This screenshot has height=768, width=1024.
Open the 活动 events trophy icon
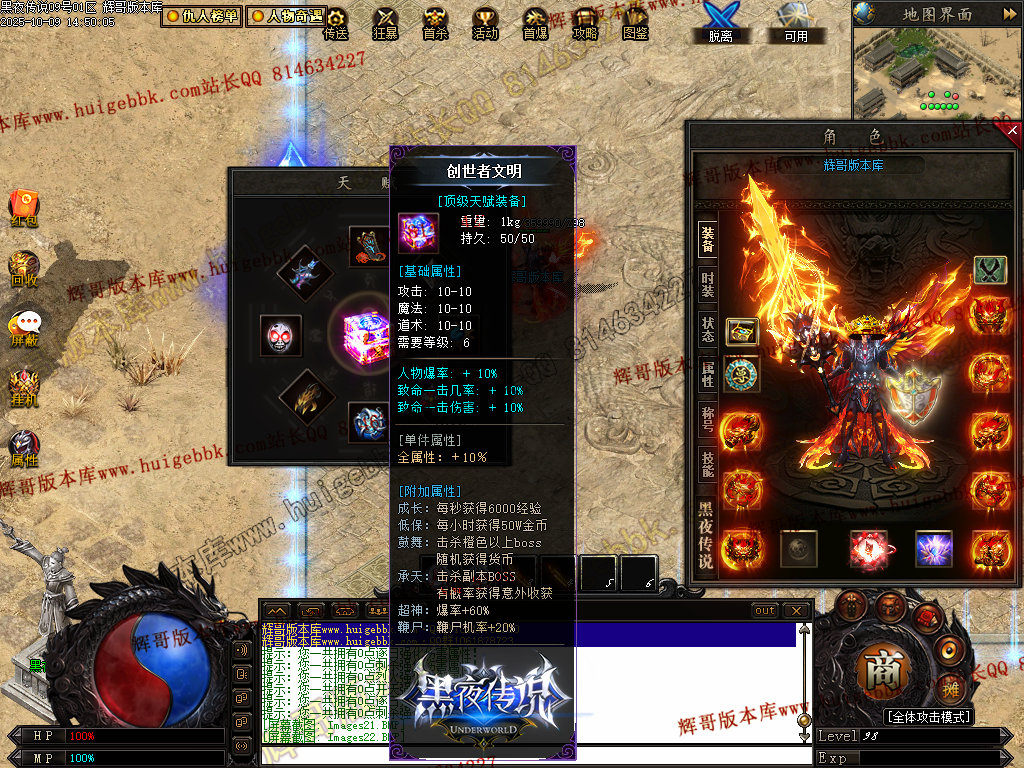tap(485, 23)
